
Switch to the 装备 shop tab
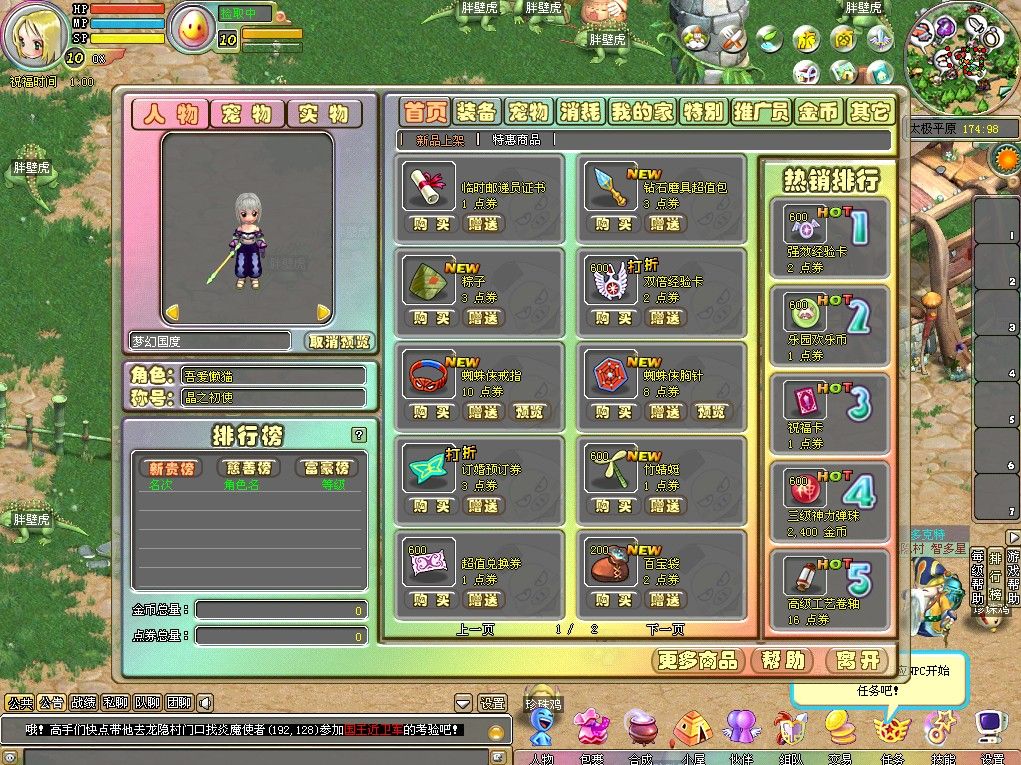click(475, 112)
